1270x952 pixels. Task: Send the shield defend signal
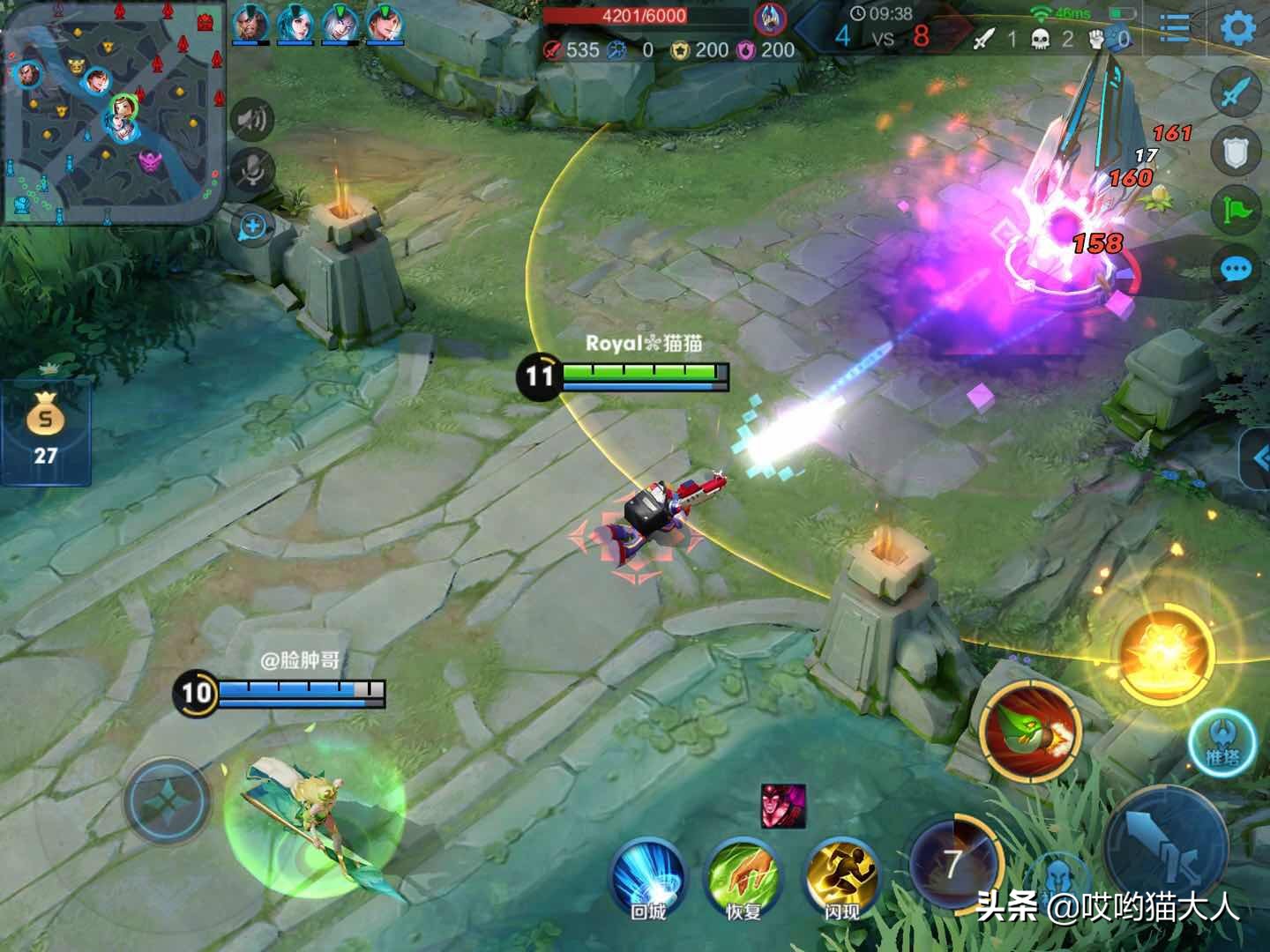tap(1236, 152)
